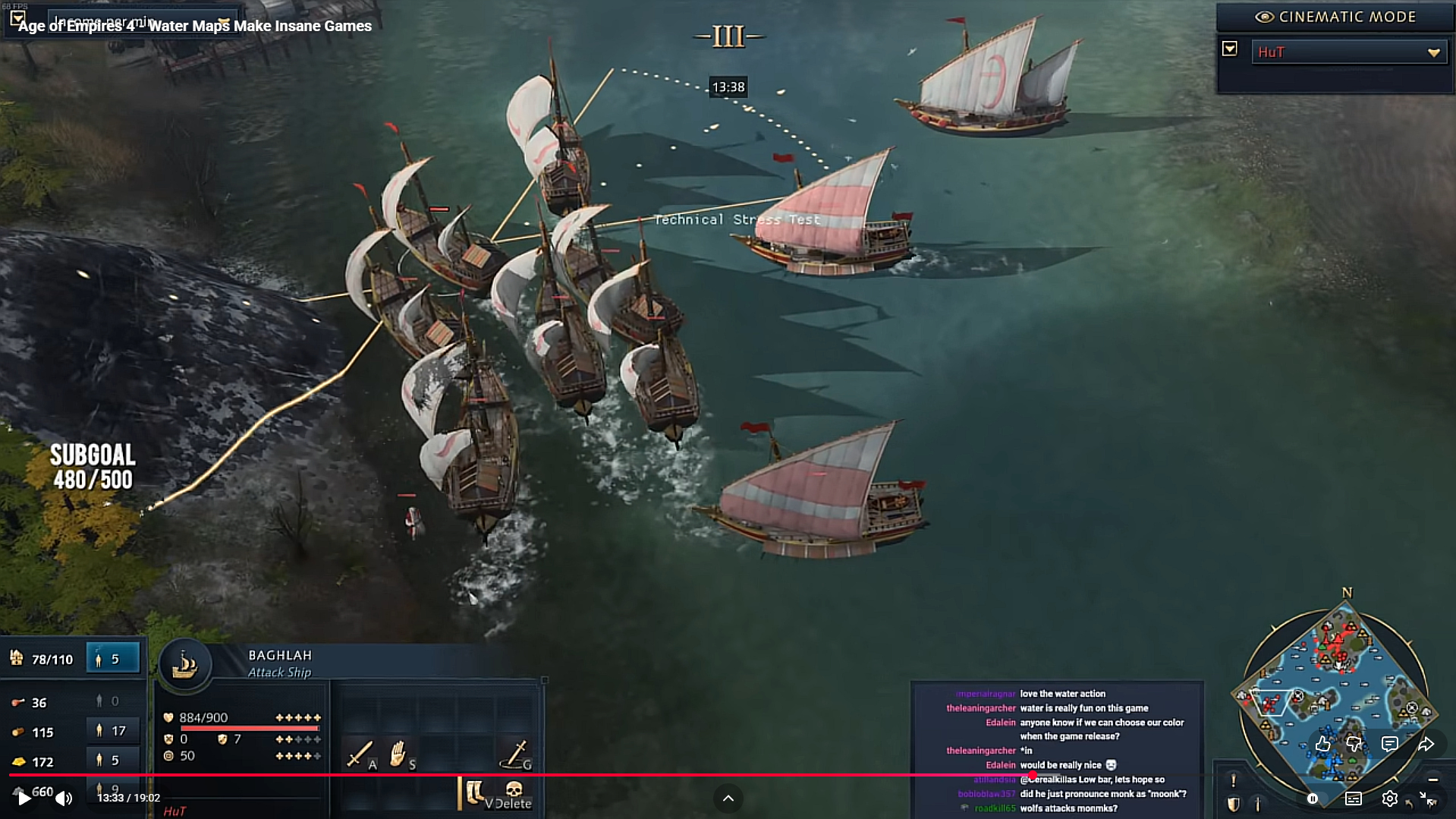Like the video with thumbs up
The image size is (1456, 819).
(x=1322, y=744)
